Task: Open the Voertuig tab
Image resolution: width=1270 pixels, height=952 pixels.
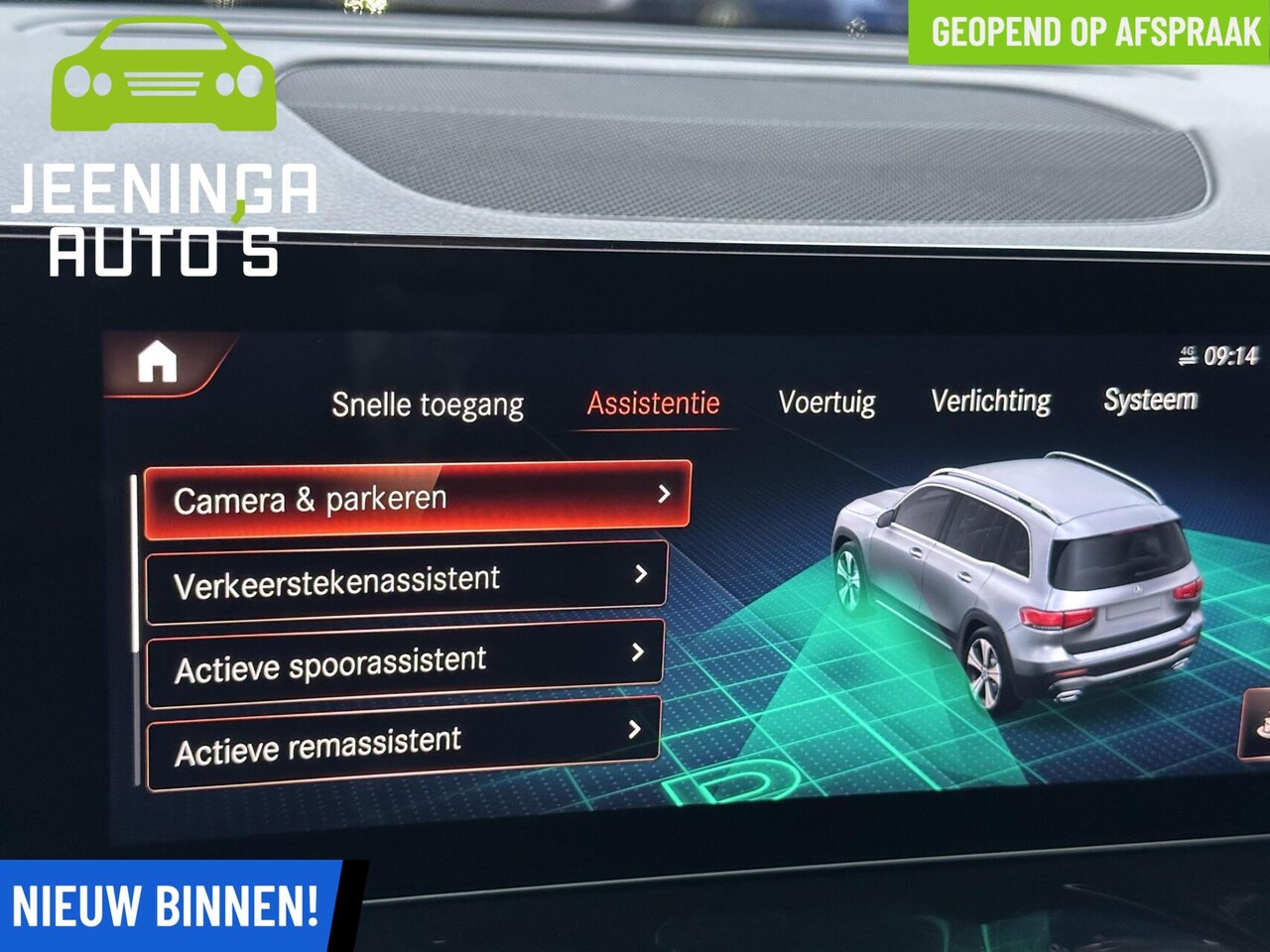Action: (x=826, y=402)
